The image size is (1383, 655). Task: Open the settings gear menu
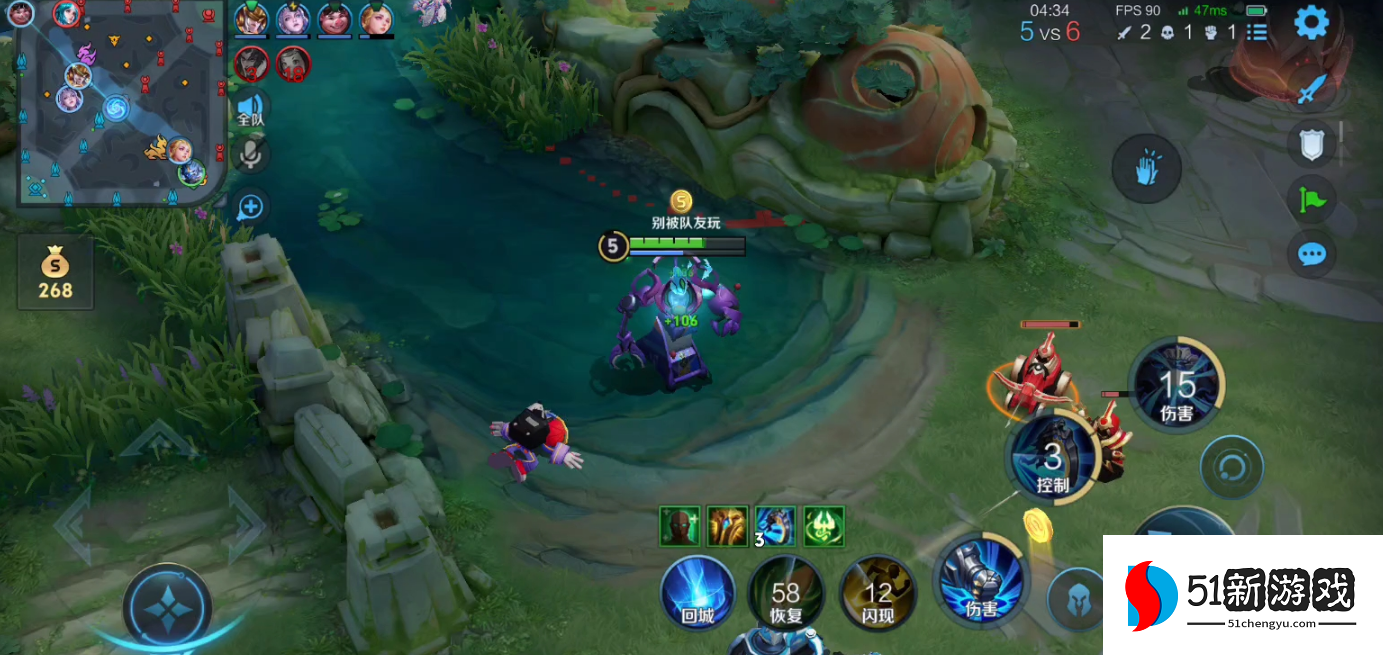click(x=1311, y=22)
